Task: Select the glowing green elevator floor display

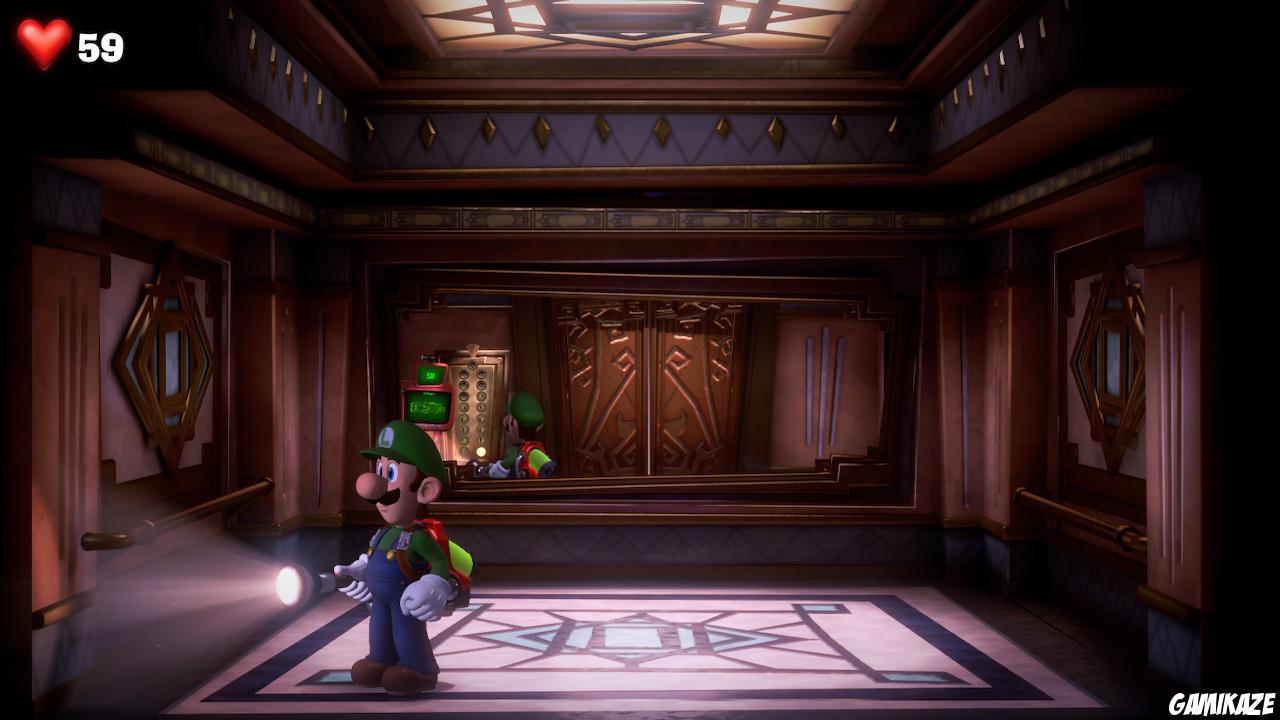Action: click(431, 376)
